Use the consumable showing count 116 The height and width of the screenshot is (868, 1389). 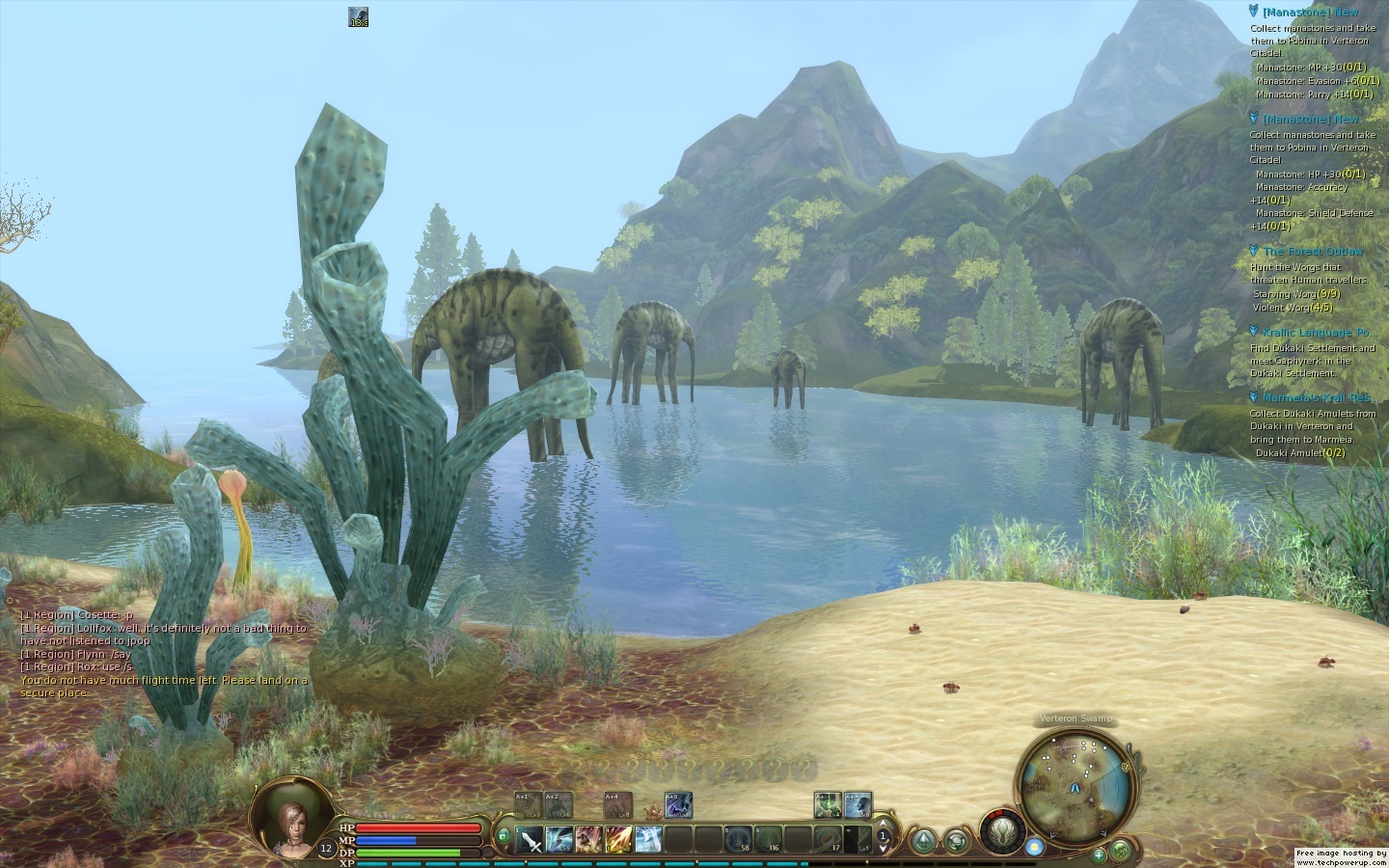coord(768,839)
